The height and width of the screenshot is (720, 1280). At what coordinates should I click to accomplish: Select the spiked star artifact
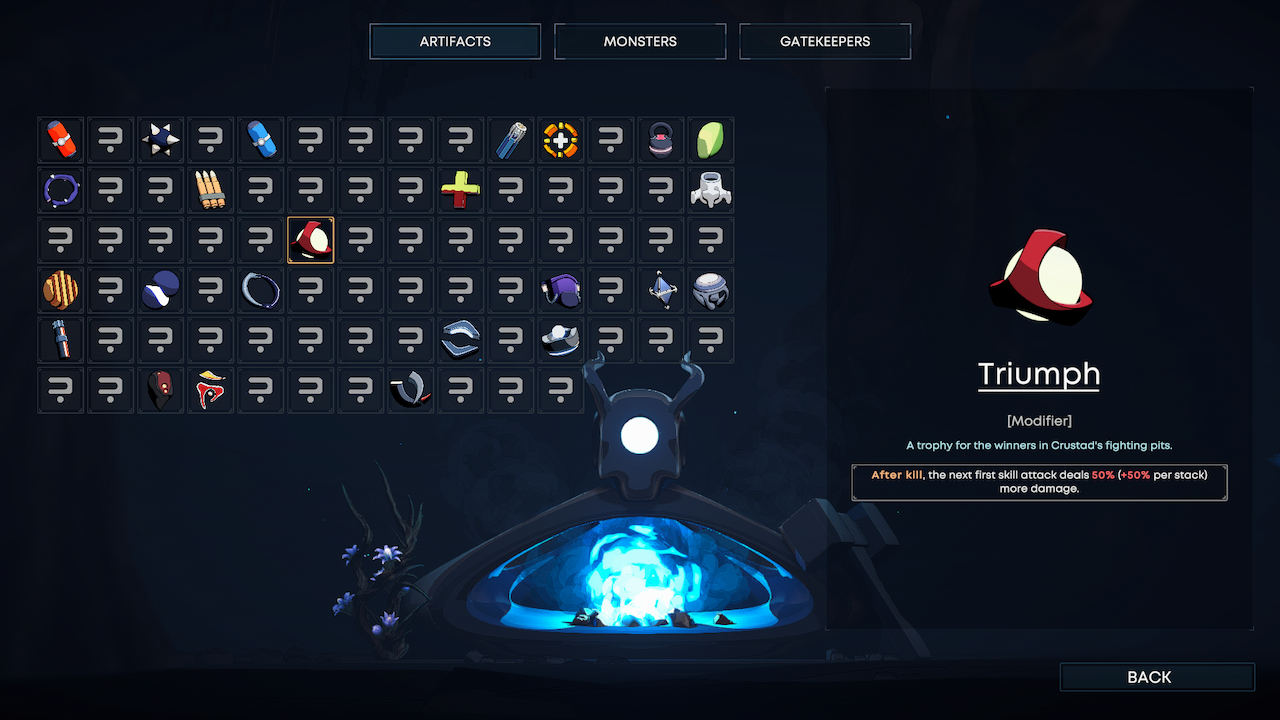pos(161,139)
